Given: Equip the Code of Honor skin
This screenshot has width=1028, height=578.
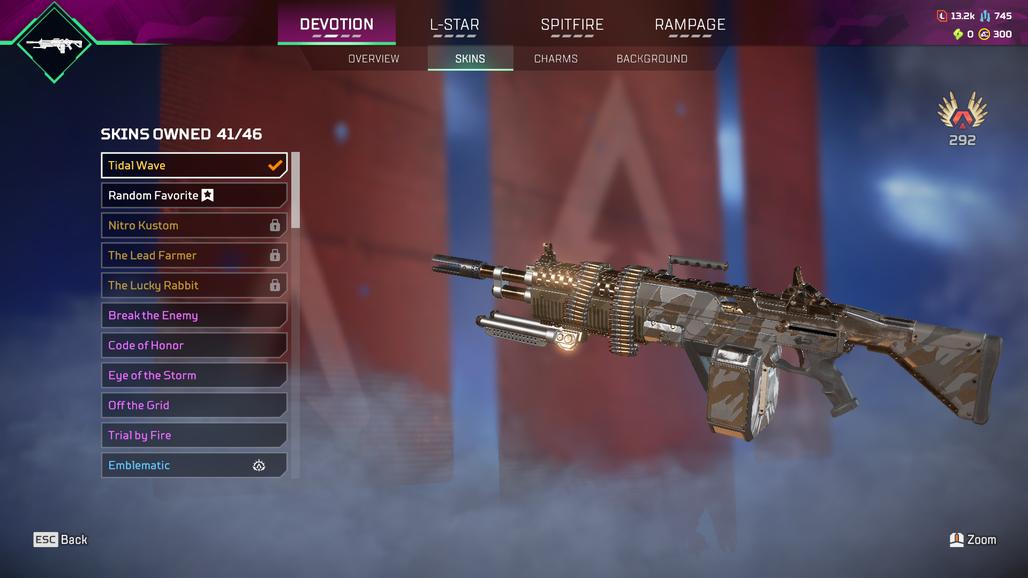Looking at the screenshot, I should tap(194, 345).
